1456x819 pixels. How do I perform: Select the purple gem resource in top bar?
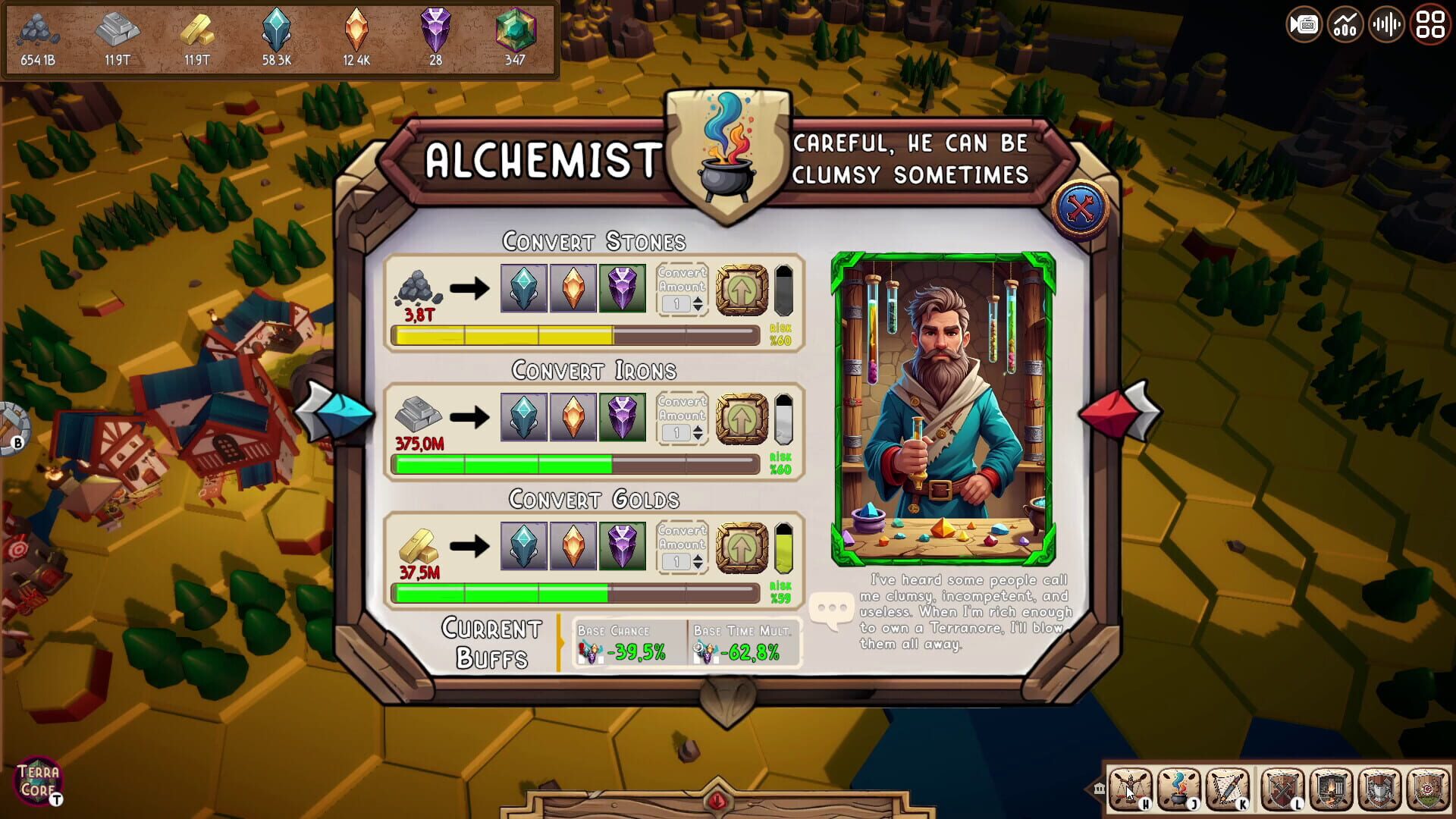coord(434,32)
